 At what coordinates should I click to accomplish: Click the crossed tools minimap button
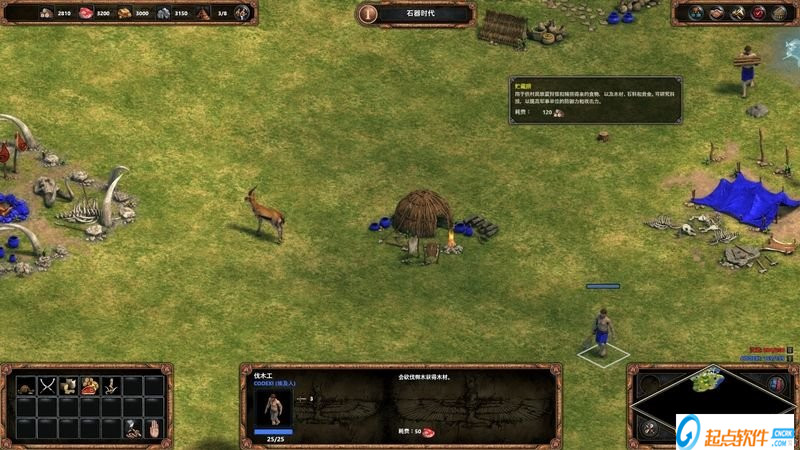click(650, 428)
